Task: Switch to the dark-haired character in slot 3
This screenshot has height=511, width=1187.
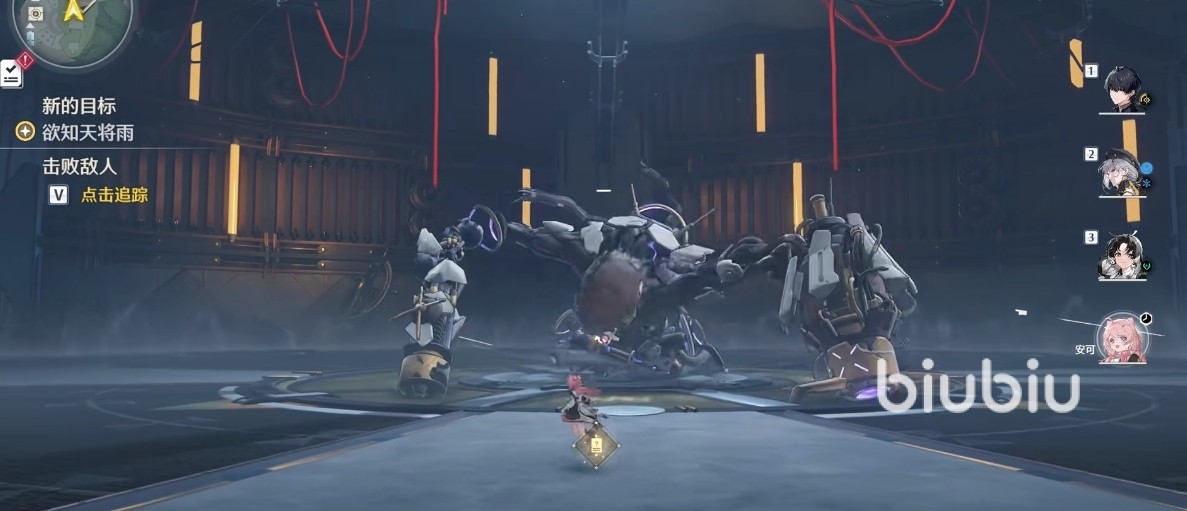Action: (1121, 256)
